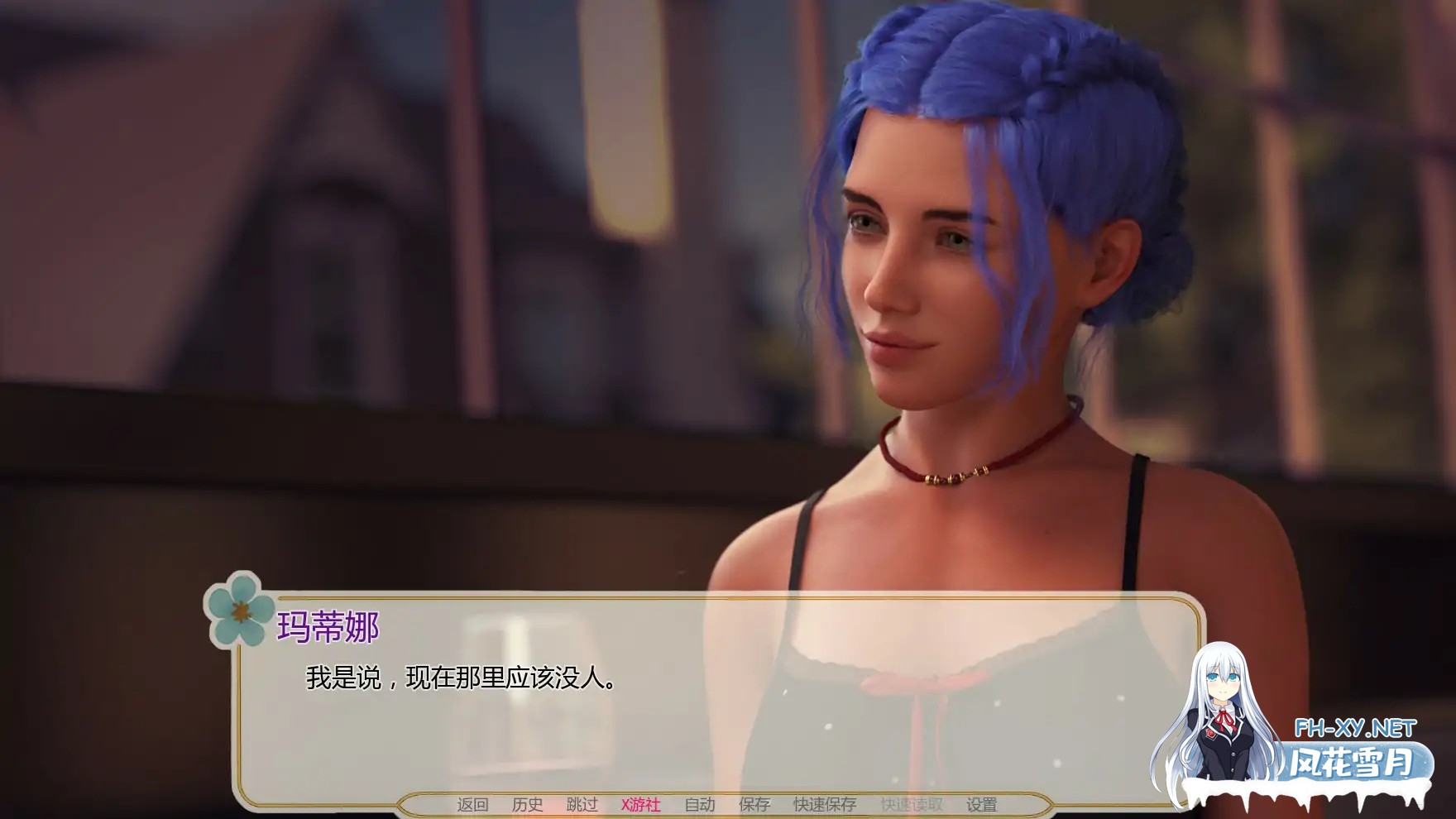
Task: Open 历史 to view dialogue history
Action: 528,803
